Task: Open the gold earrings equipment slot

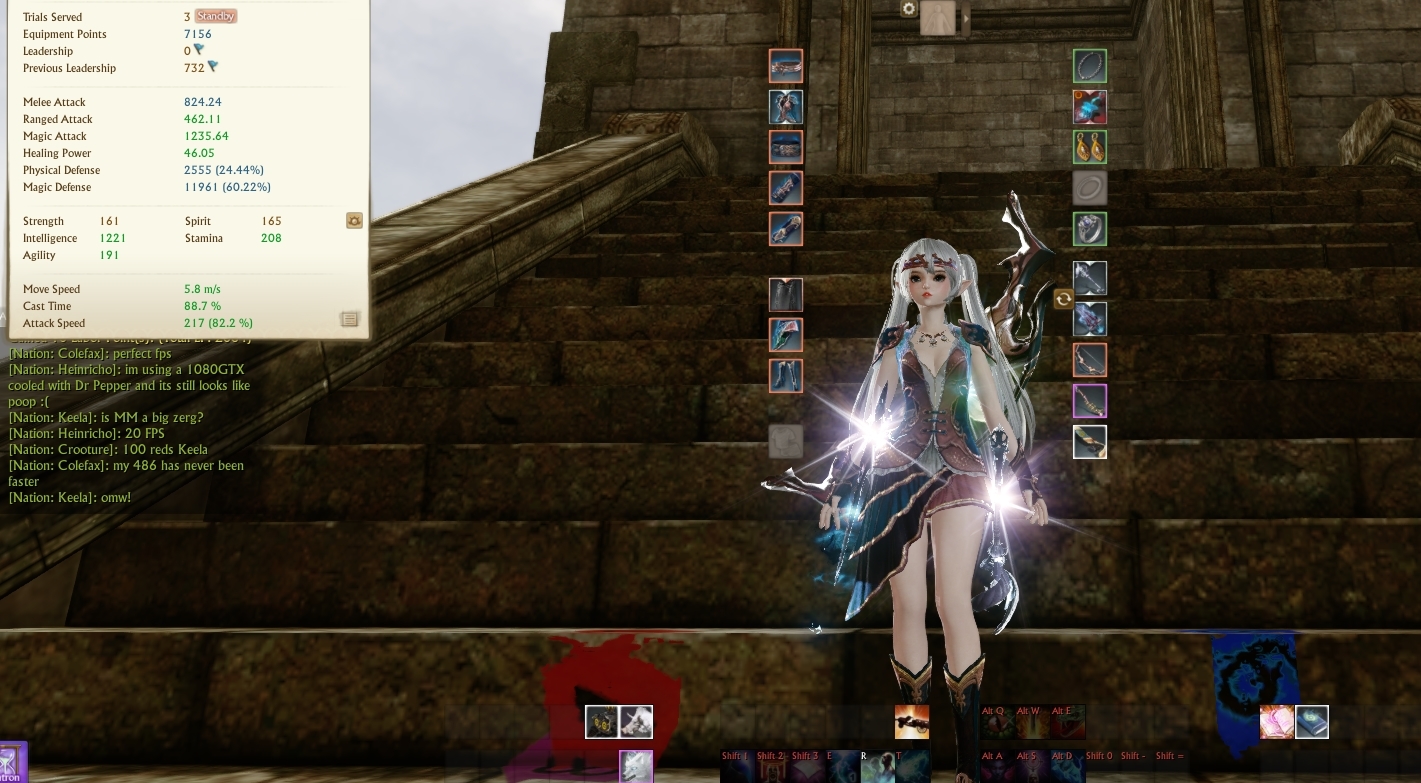Action: pos(1090,147)
